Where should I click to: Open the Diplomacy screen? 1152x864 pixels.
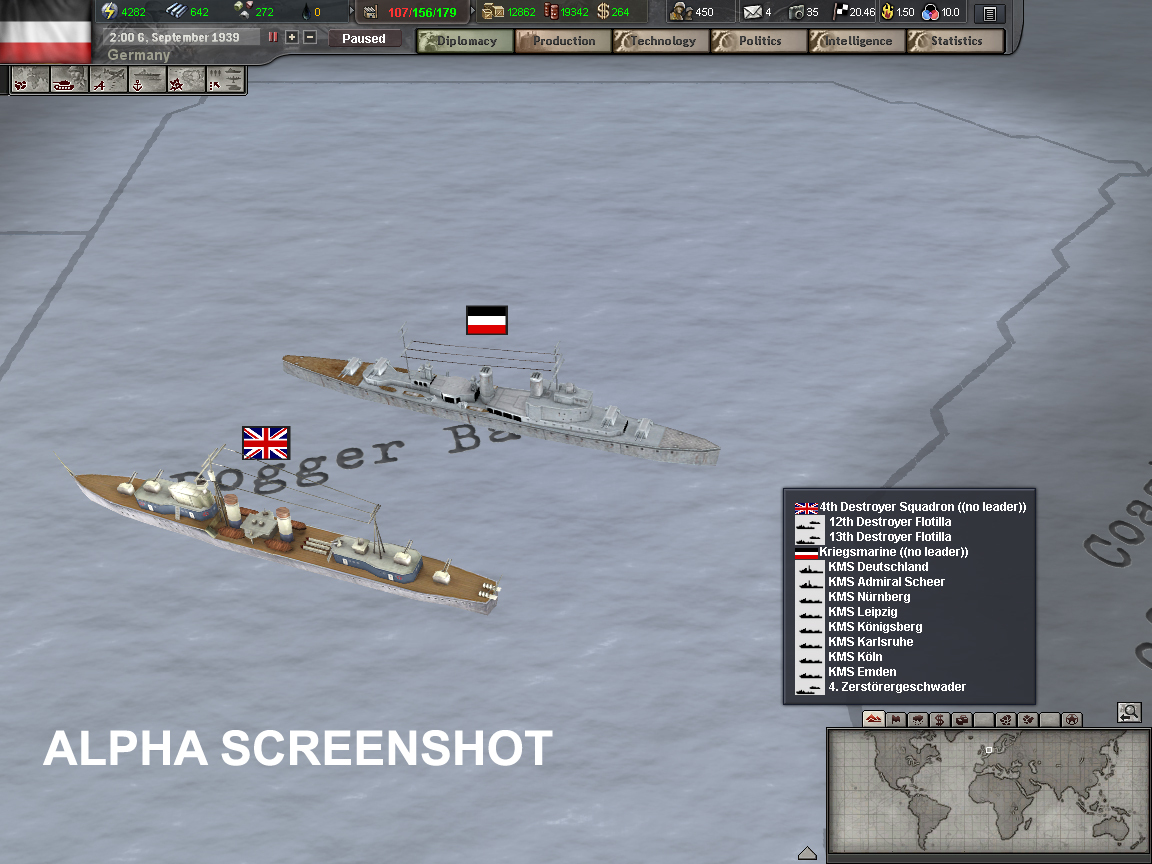pyautogui.click(x=465, y=41)
